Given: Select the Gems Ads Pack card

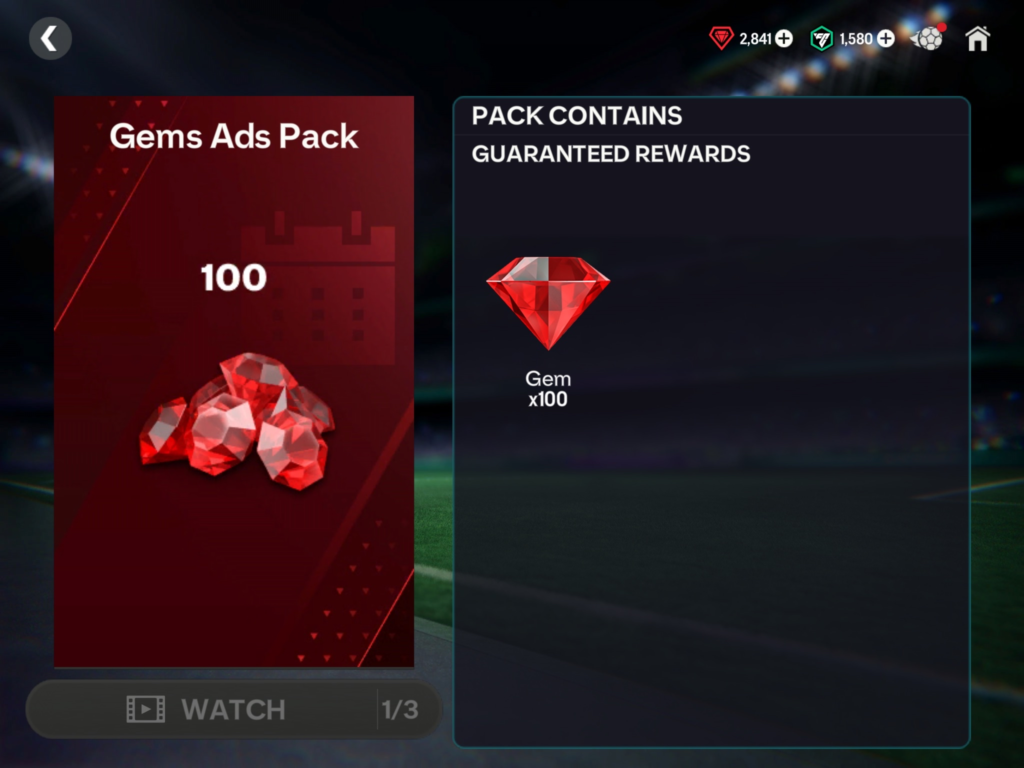Looking at the screenshot, I should pyautogui.click(x=234, y=381).
